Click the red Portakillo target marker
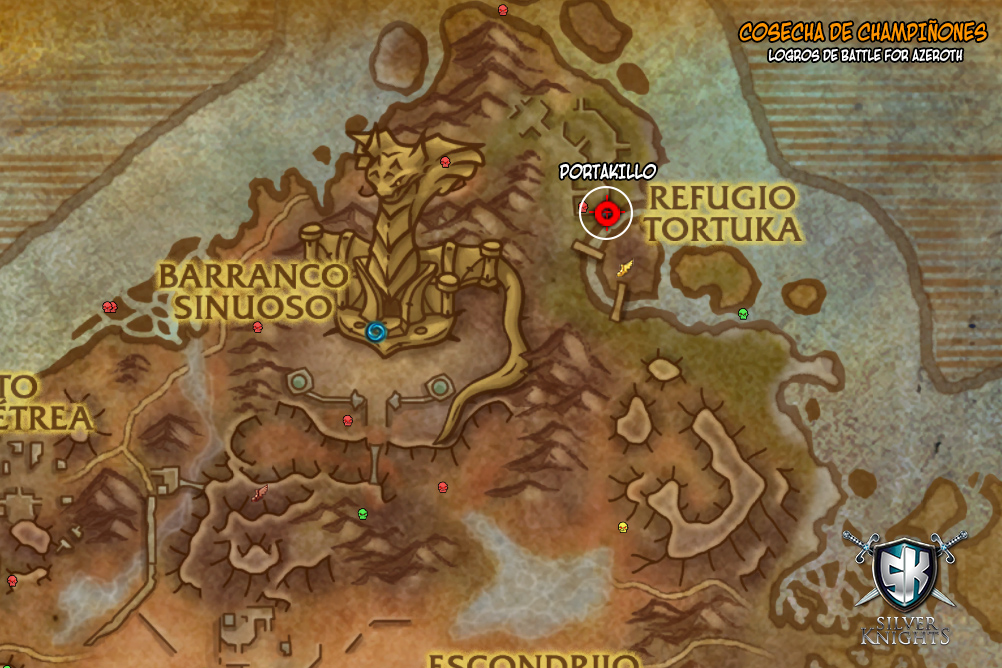This screenshot has width=1002, height=668. [606, 212]
